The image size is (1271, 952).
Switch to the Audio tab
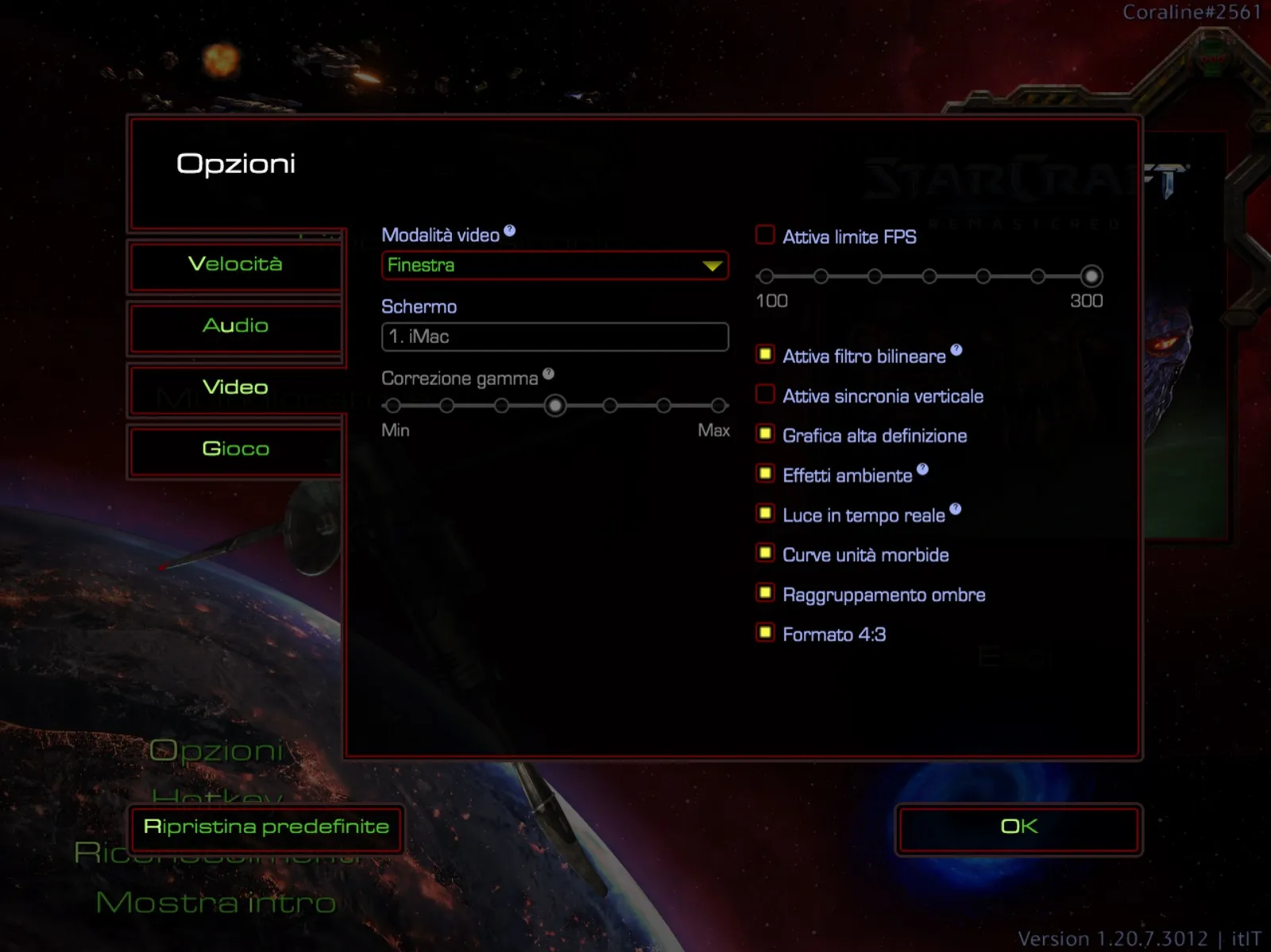tap(236, 326)
